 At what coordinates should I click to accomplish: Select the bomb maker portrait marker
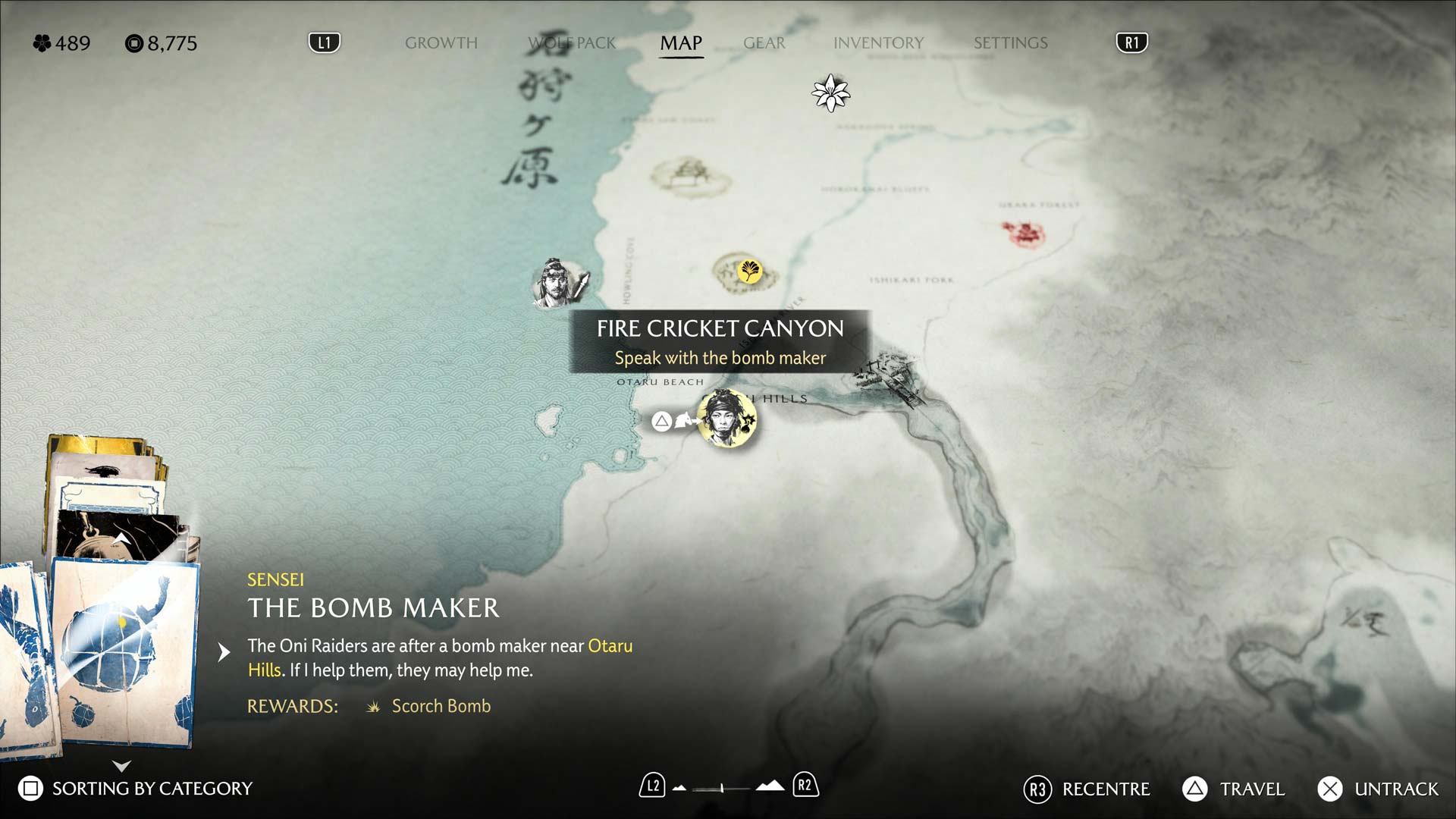pos(726,418)
